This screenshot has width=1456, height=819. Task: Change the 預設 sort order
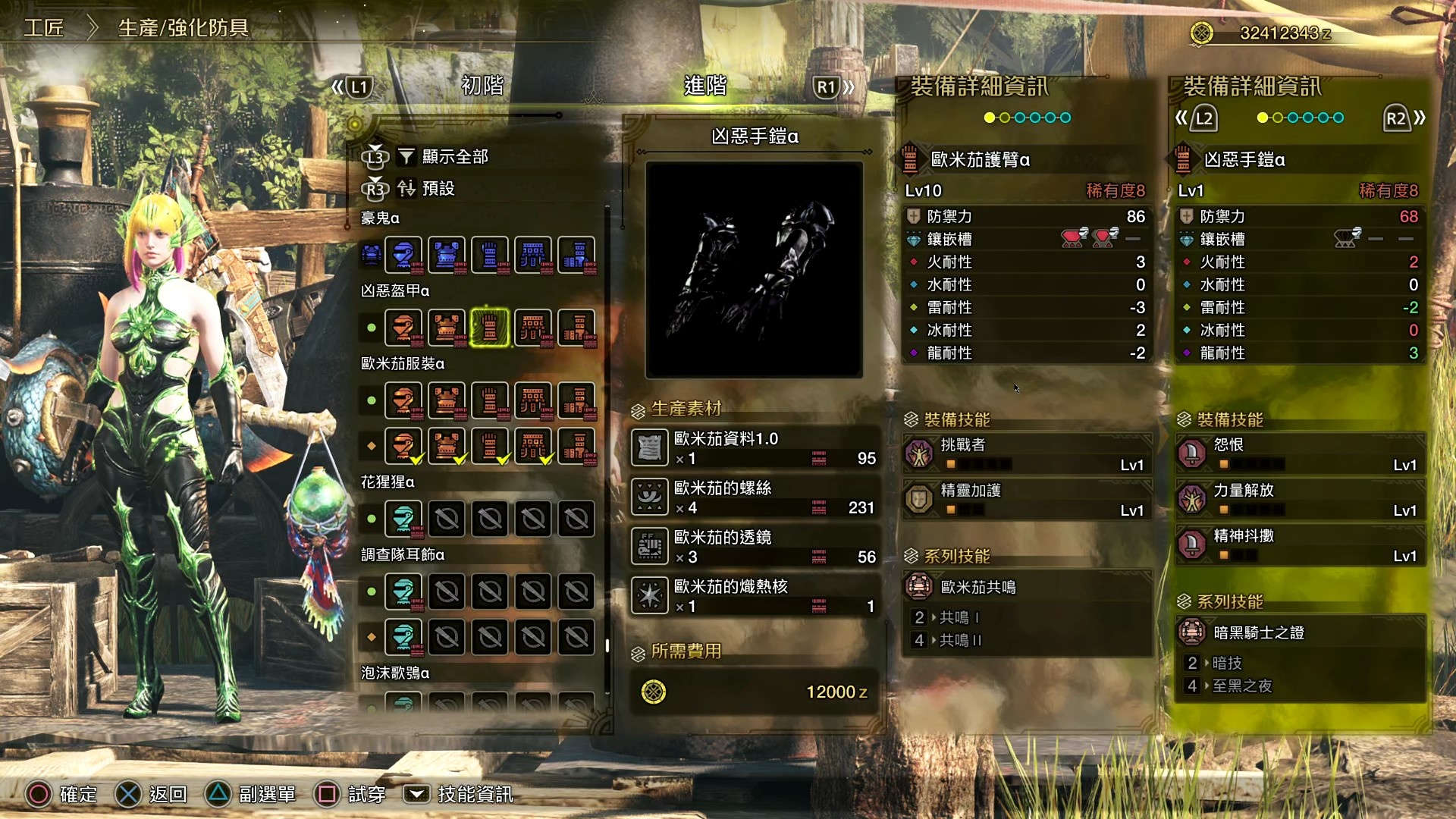[438, 188]
